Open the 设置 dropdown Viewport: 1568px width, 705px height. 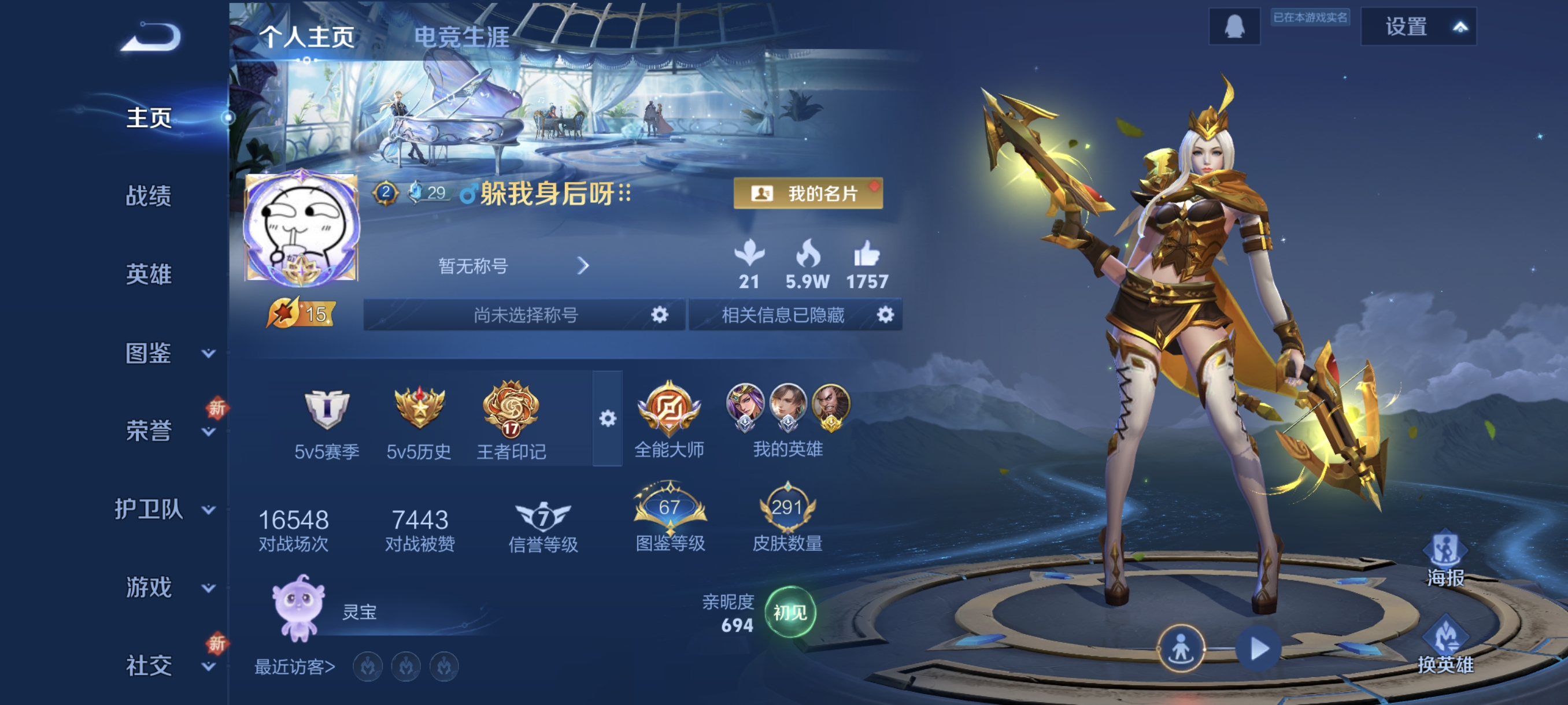1418,27
